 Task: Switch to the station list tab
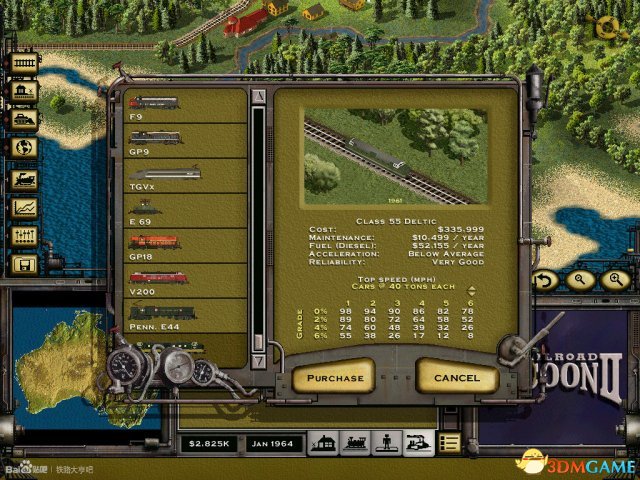point(323,441)
